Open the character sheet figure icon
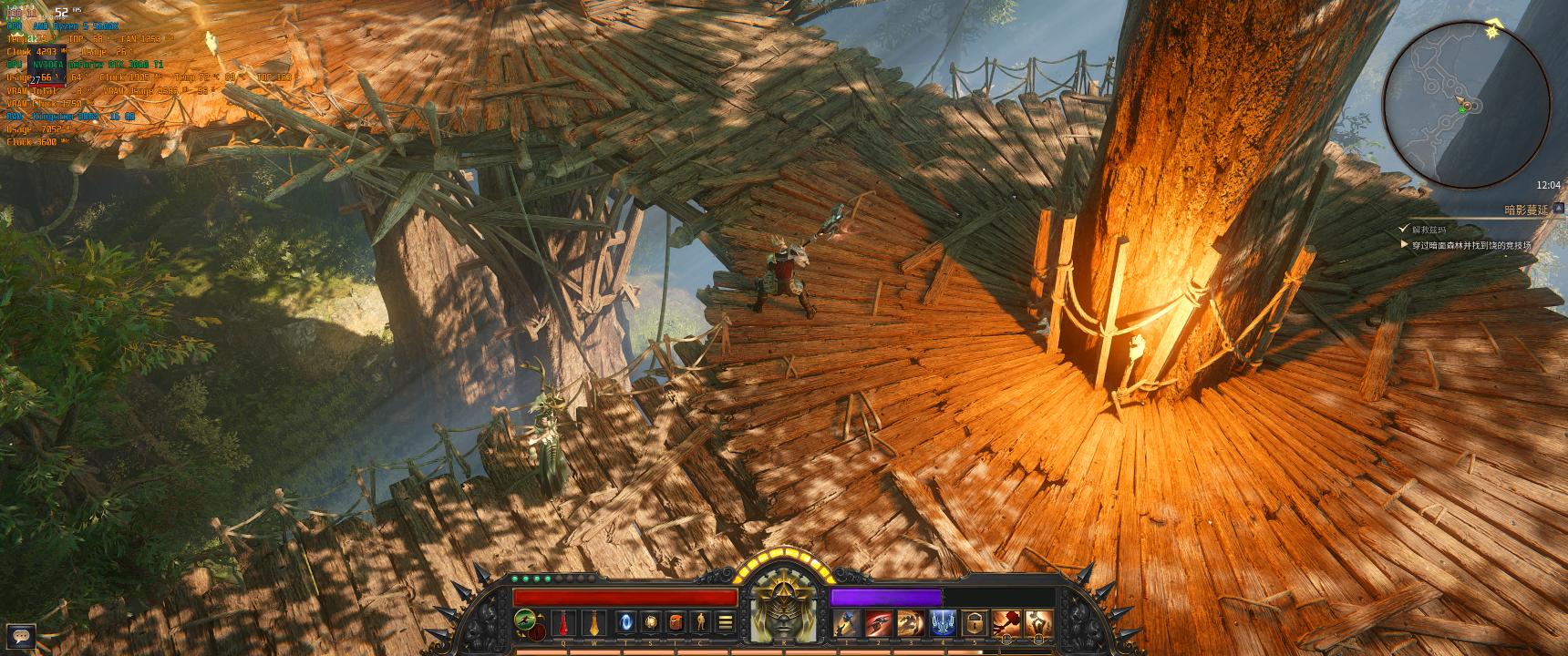This screenshot has height=656, width=1568. 702,623
